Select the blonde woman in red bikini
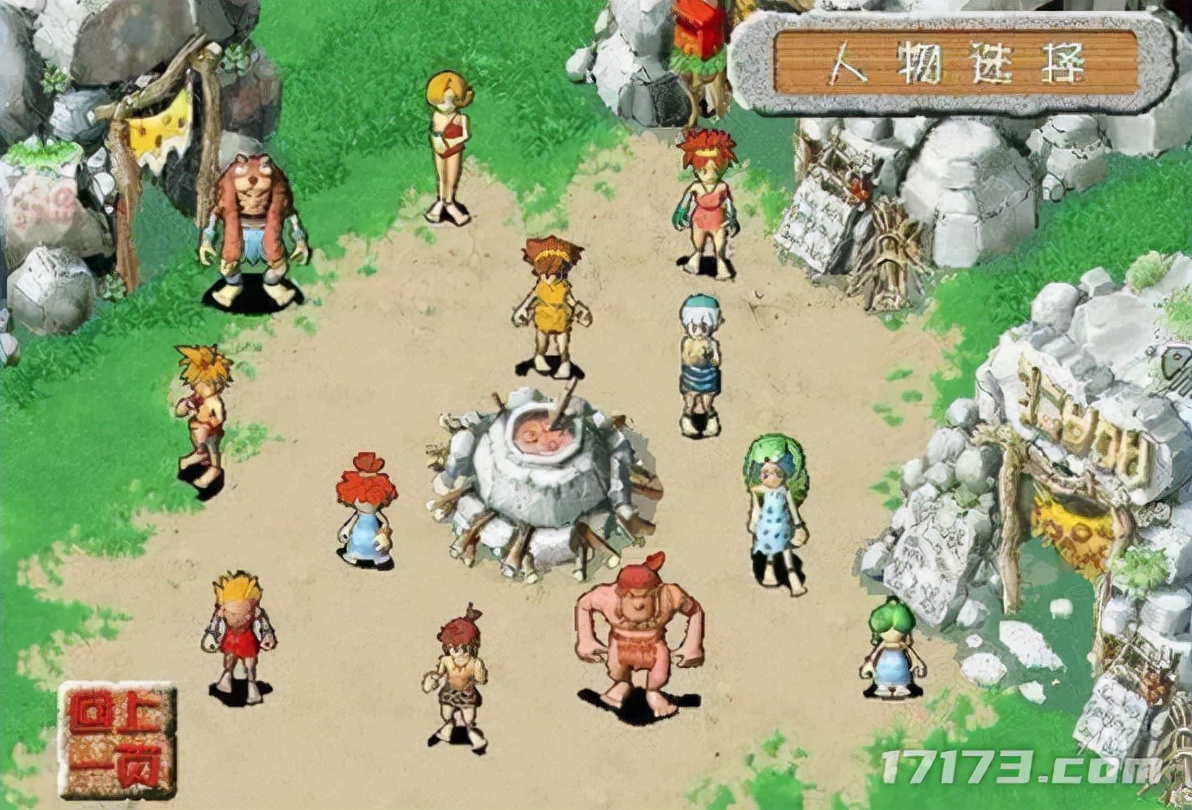The image size is (1192, 810). (449, 146)
